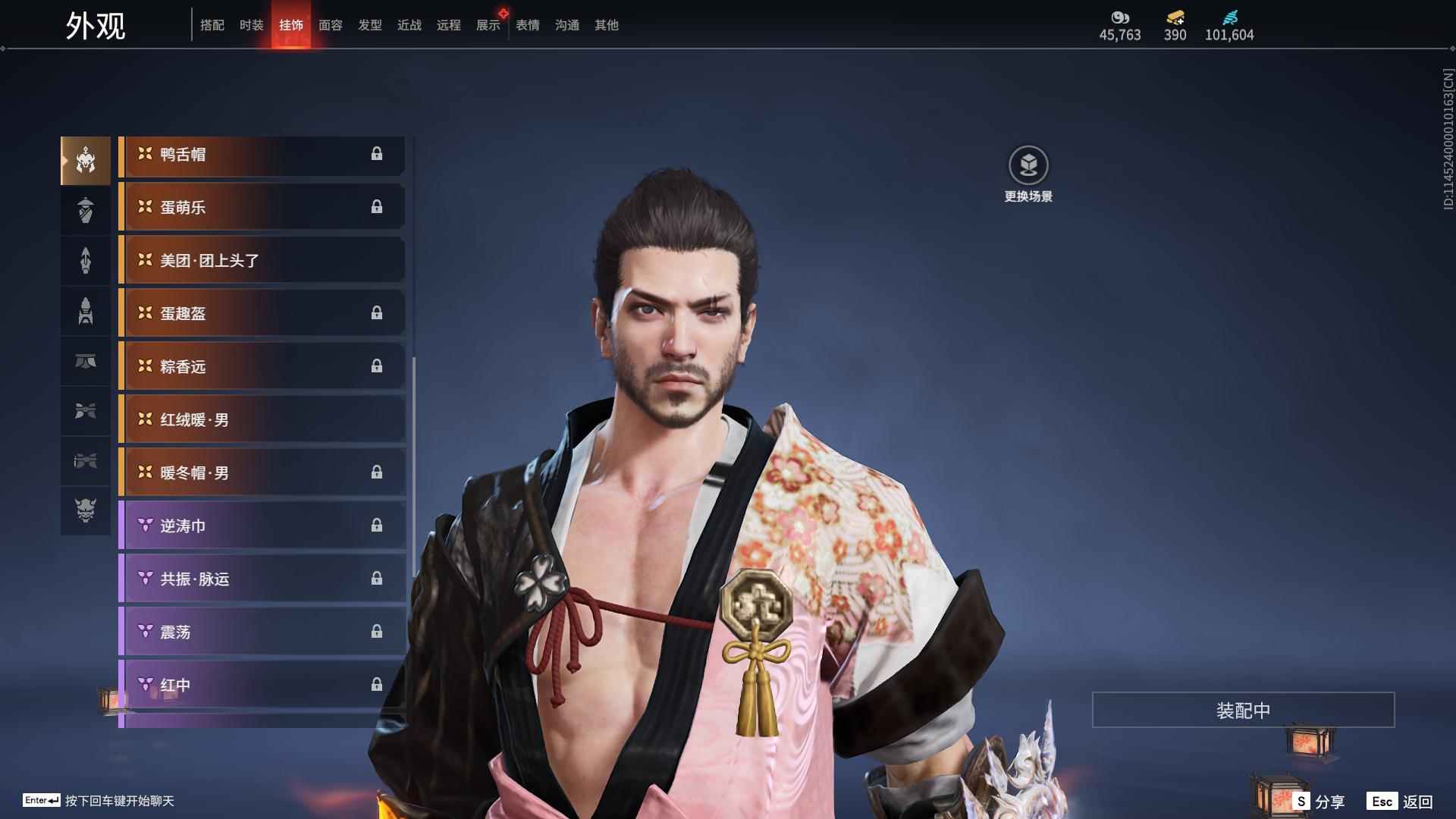Open the 搭配 tab
Image resolution: width=1456 pixels, height=819 pixels.
pos(212,25)
